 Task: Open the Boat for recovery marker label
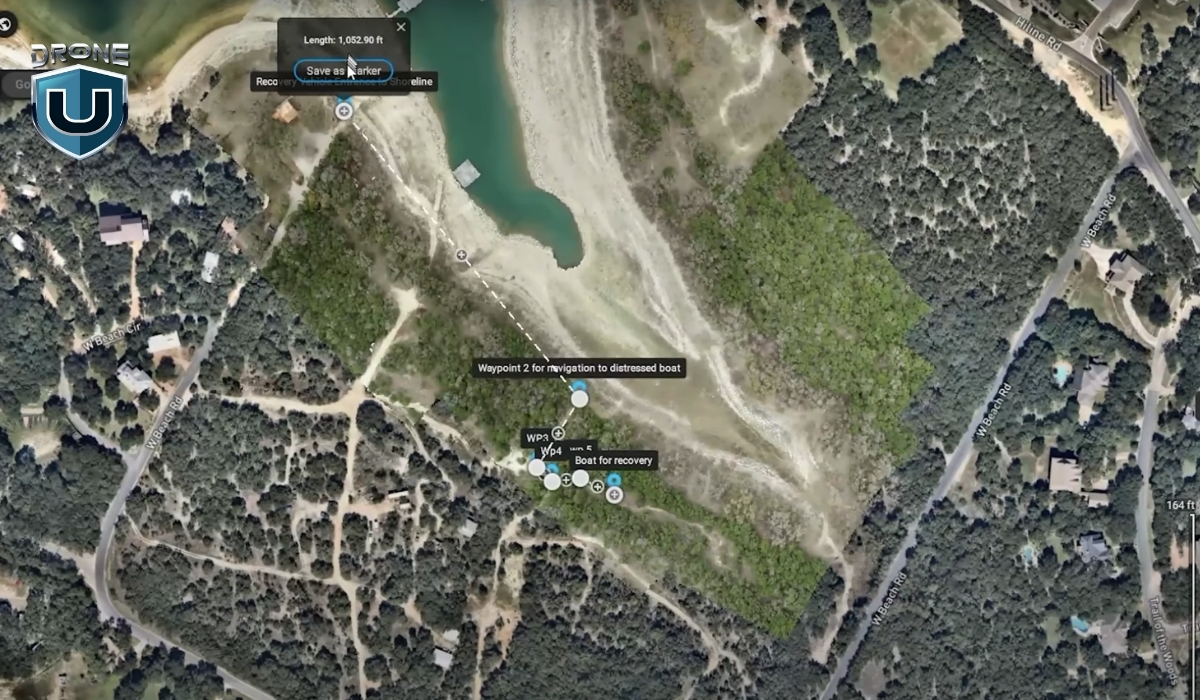613,460
